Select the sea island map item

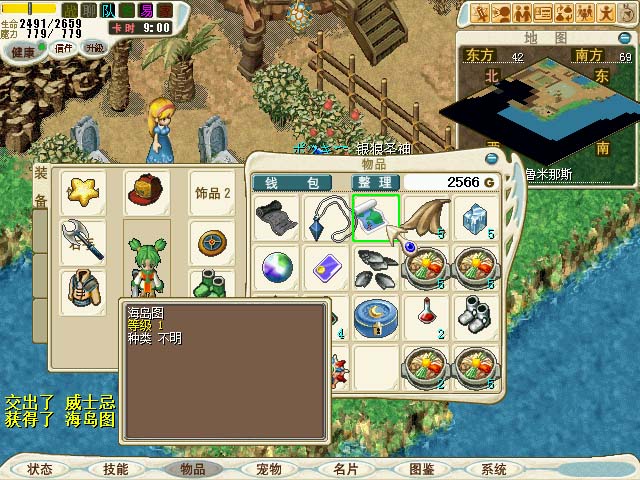tap(375, 217)
